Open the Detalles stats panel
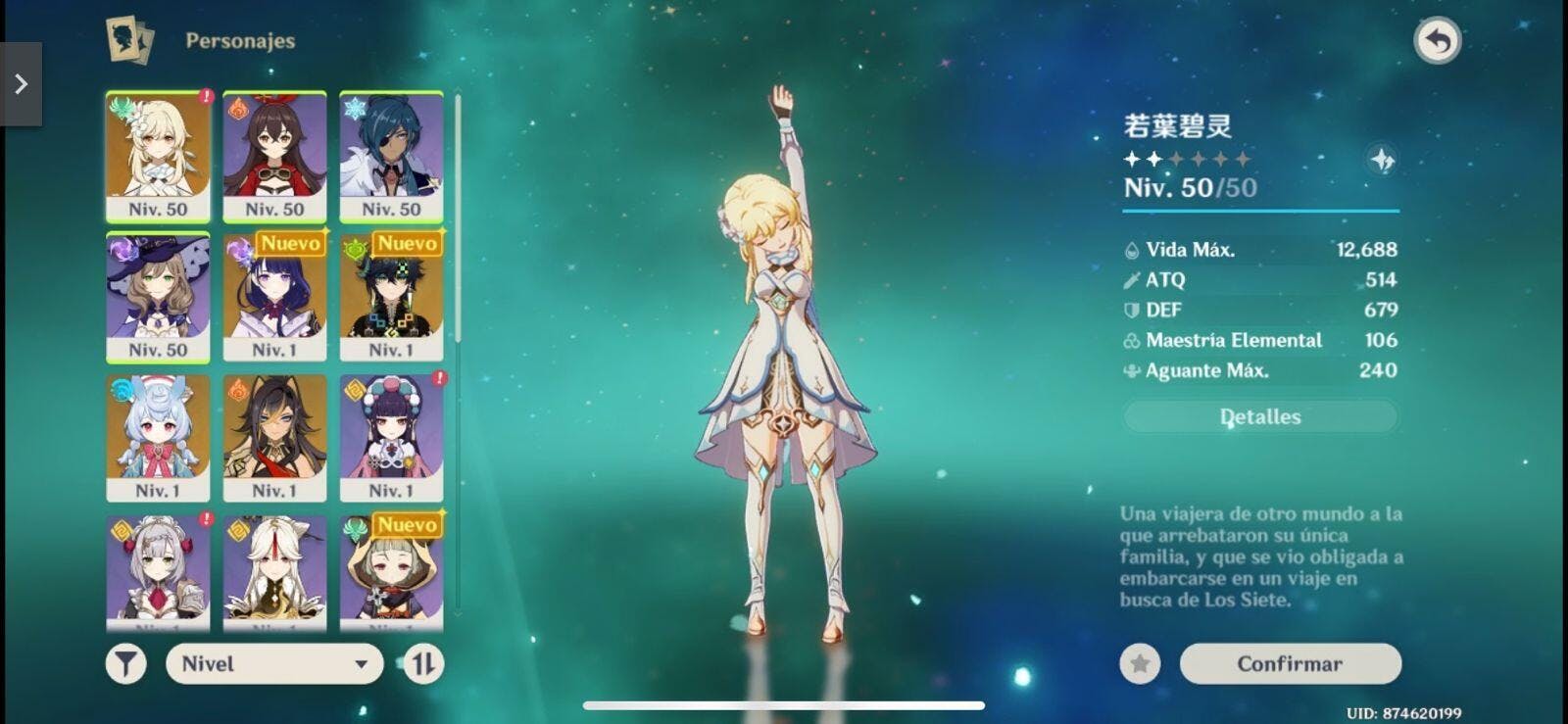Viewport: 1568px width, 724px height. (x=1260, y=416)
